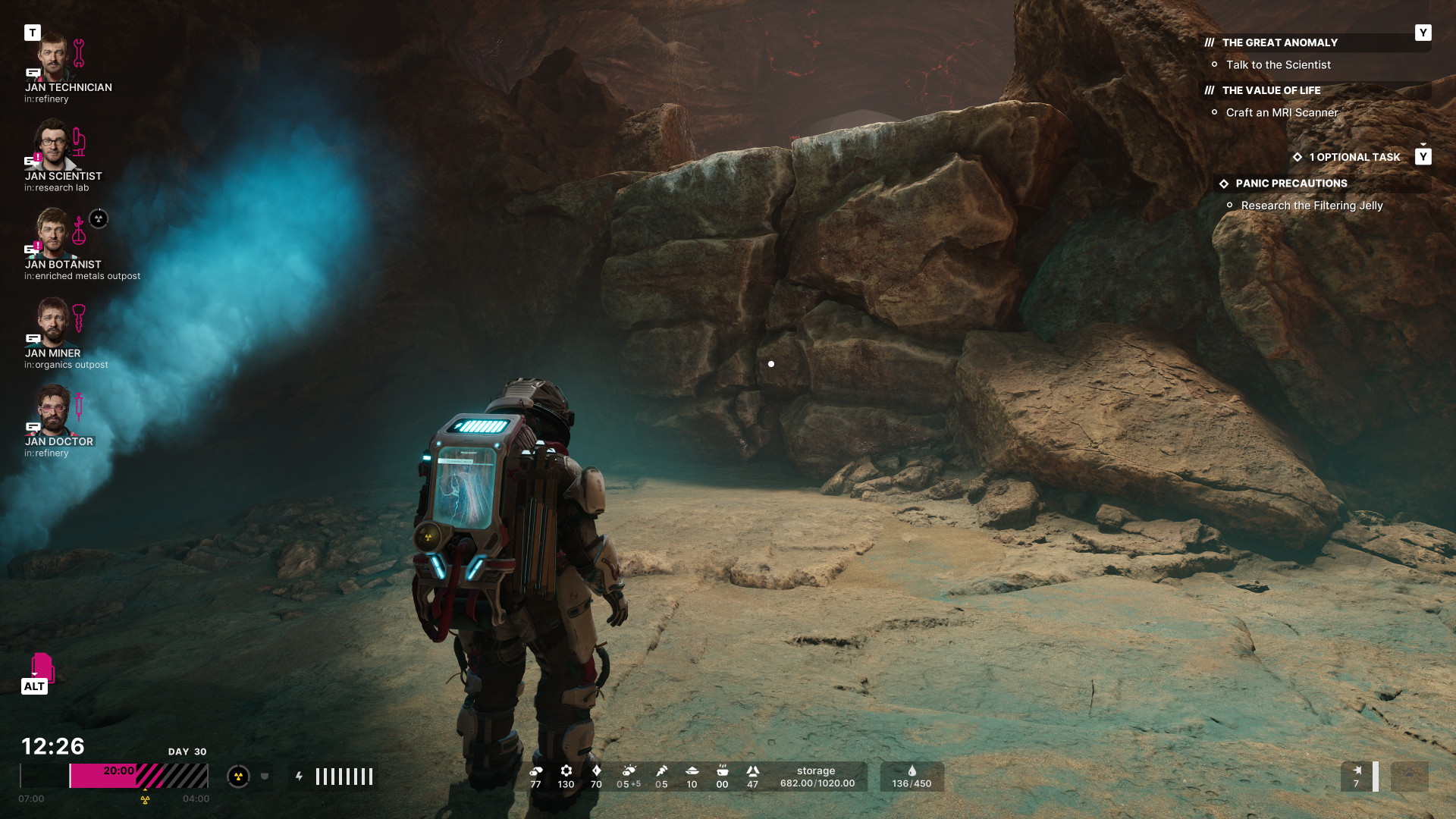Click the radiation status icon by the clock
This screenshot has width=1456, height=819.
pyautogui.click(x=238, y=777)
